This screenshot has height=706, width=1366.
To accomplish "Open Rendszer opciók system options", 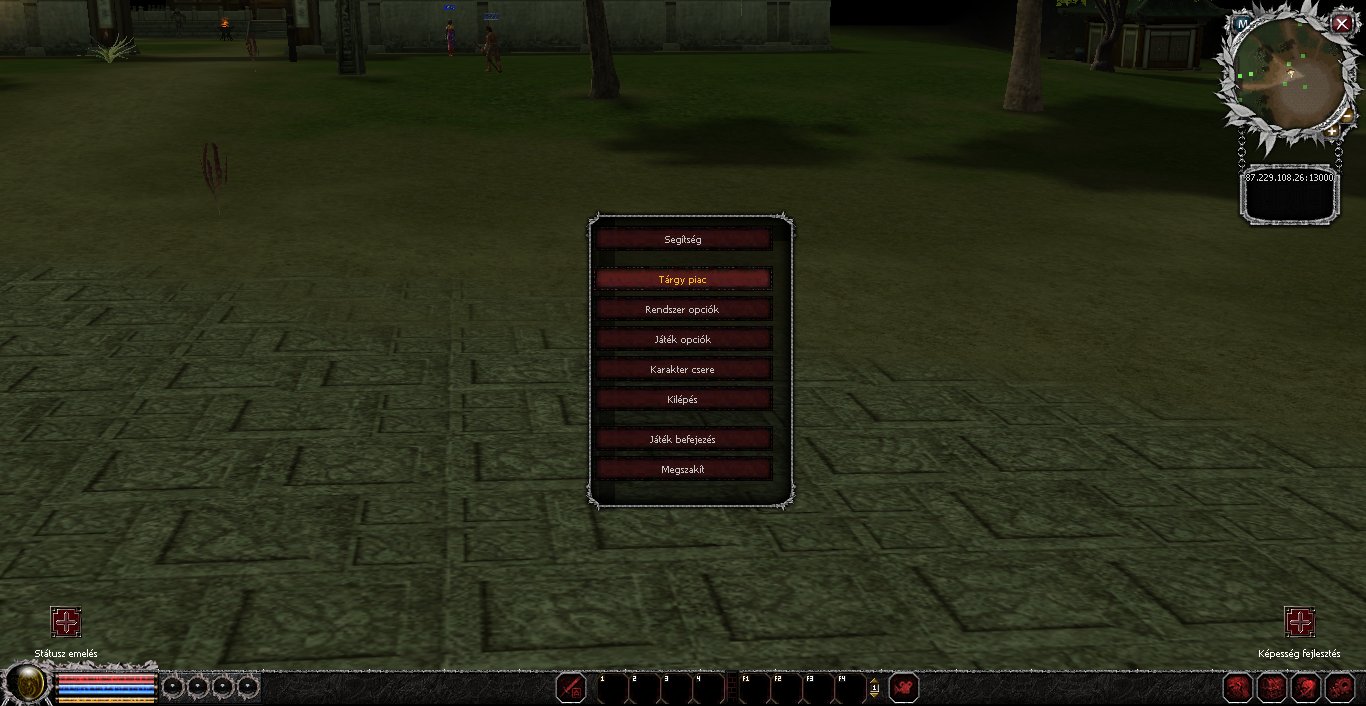I will [x=683, y=309].
